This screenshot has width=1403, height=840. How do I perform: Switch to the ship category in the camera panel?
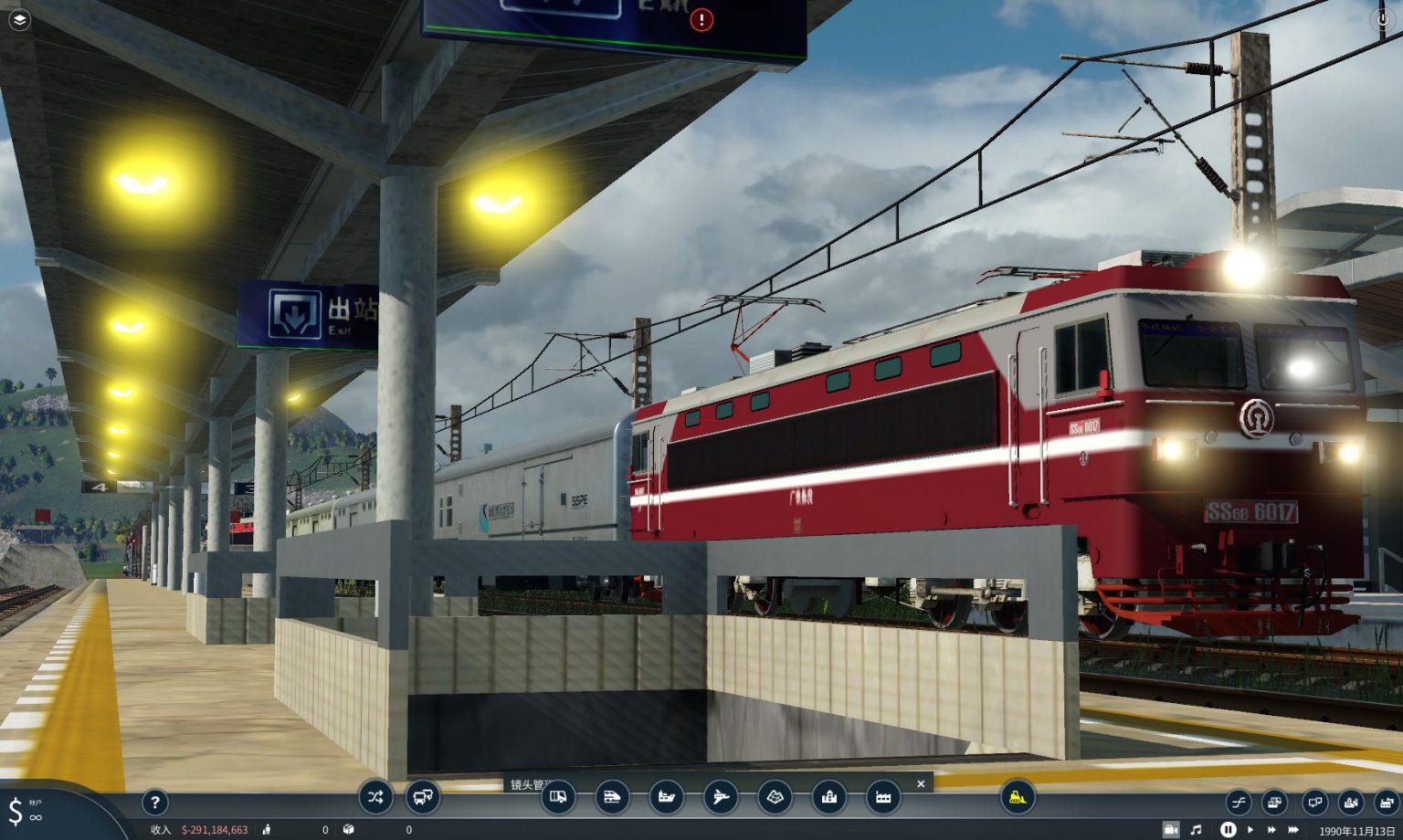665,797
